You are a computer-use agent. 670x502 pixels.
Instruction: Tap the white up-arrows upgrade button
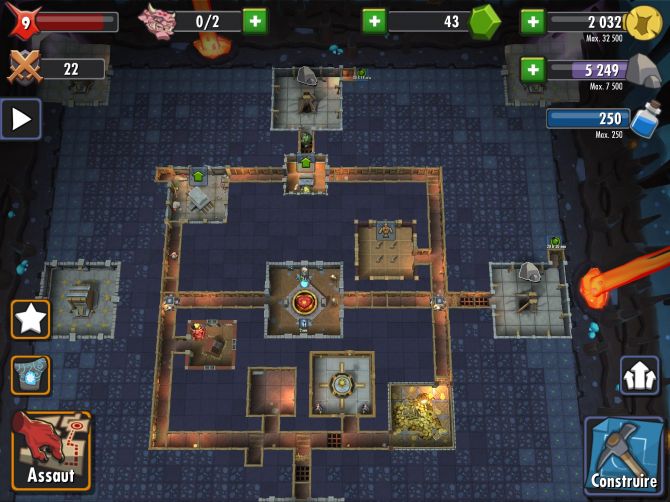[x=640, y=376]
